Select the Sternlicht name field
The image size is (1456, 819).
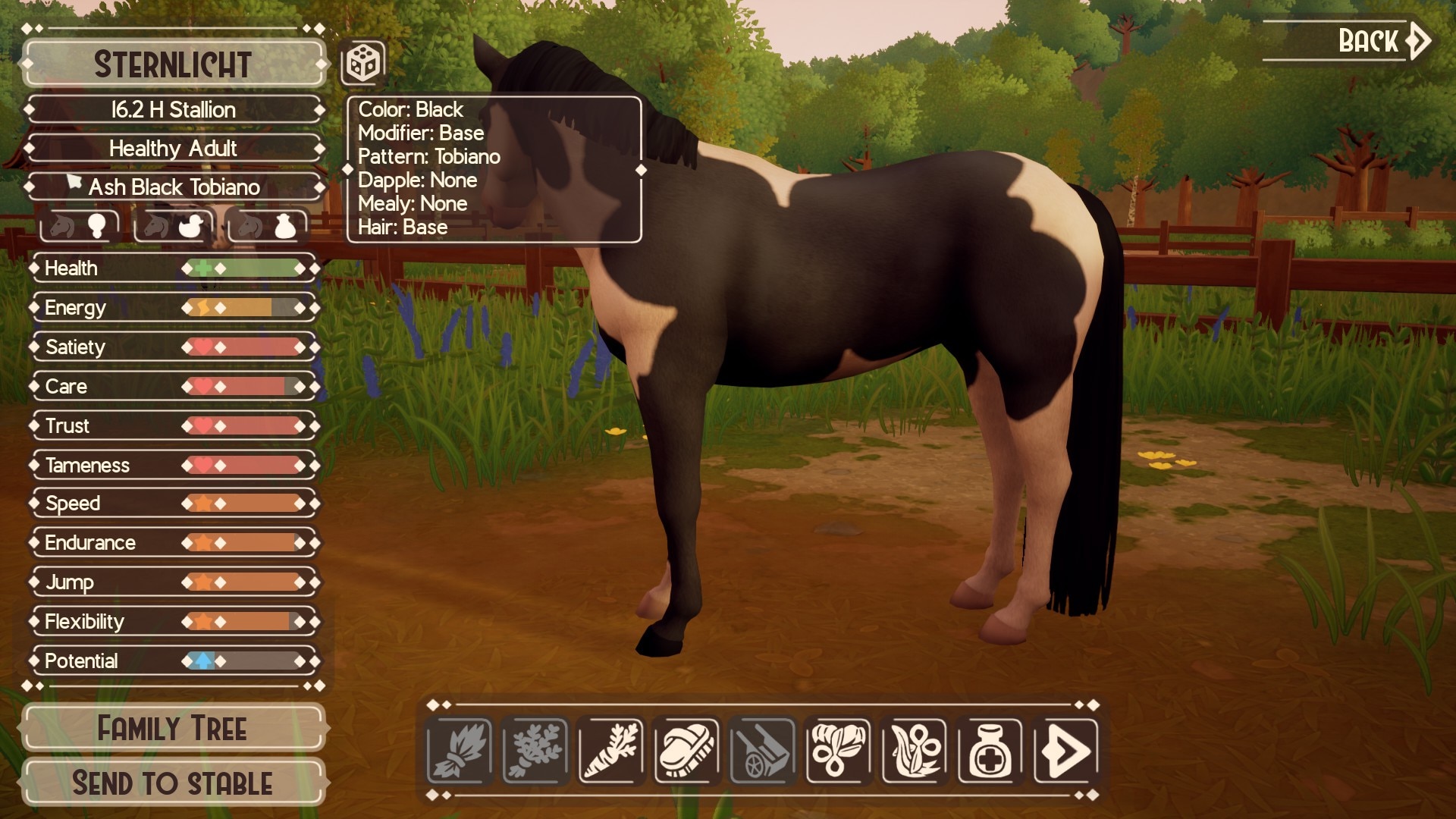(173, 64)
